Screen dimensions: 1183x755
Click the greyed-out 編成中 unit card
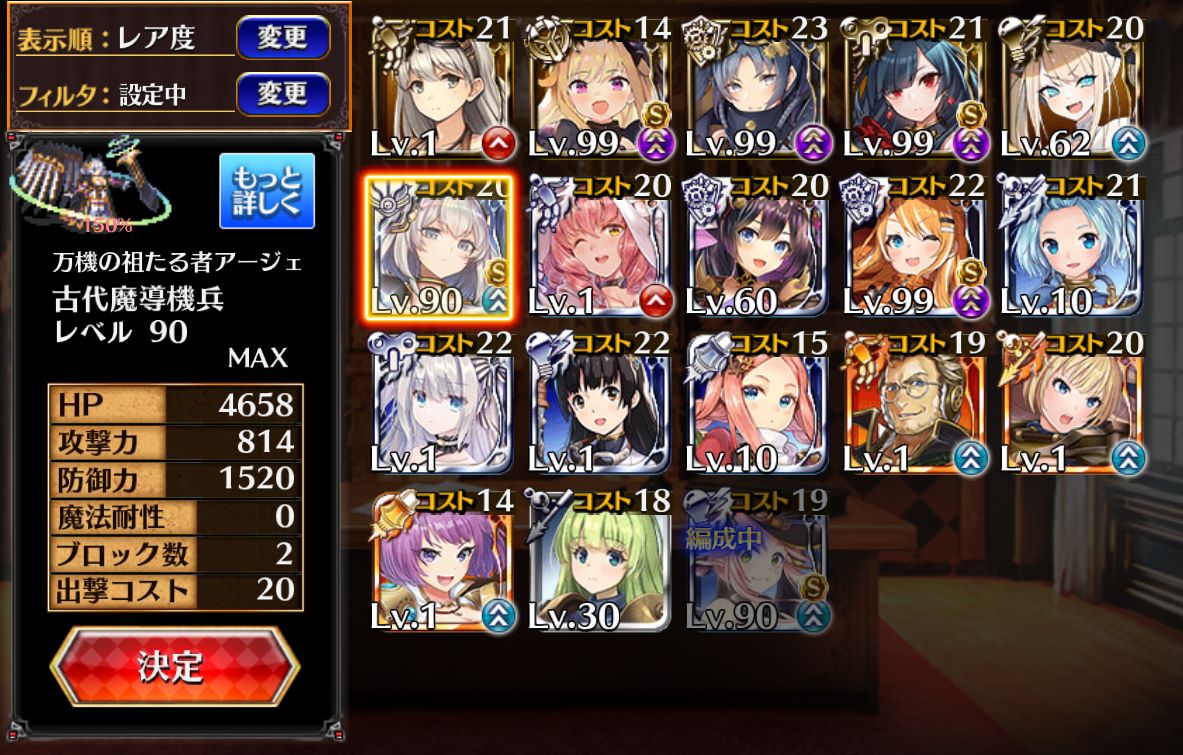point(757,562)
